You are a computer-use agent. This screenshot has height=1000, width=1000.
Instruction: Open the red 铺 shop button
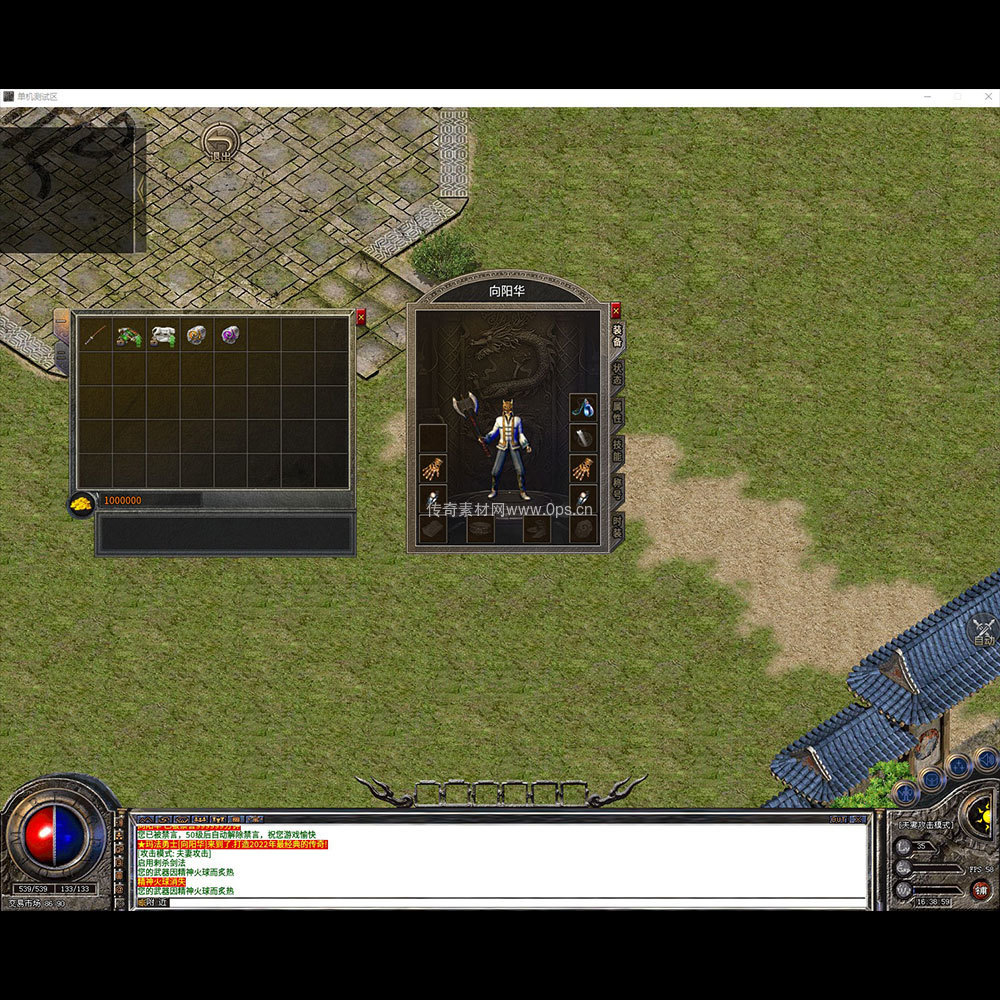coord(981,890)
